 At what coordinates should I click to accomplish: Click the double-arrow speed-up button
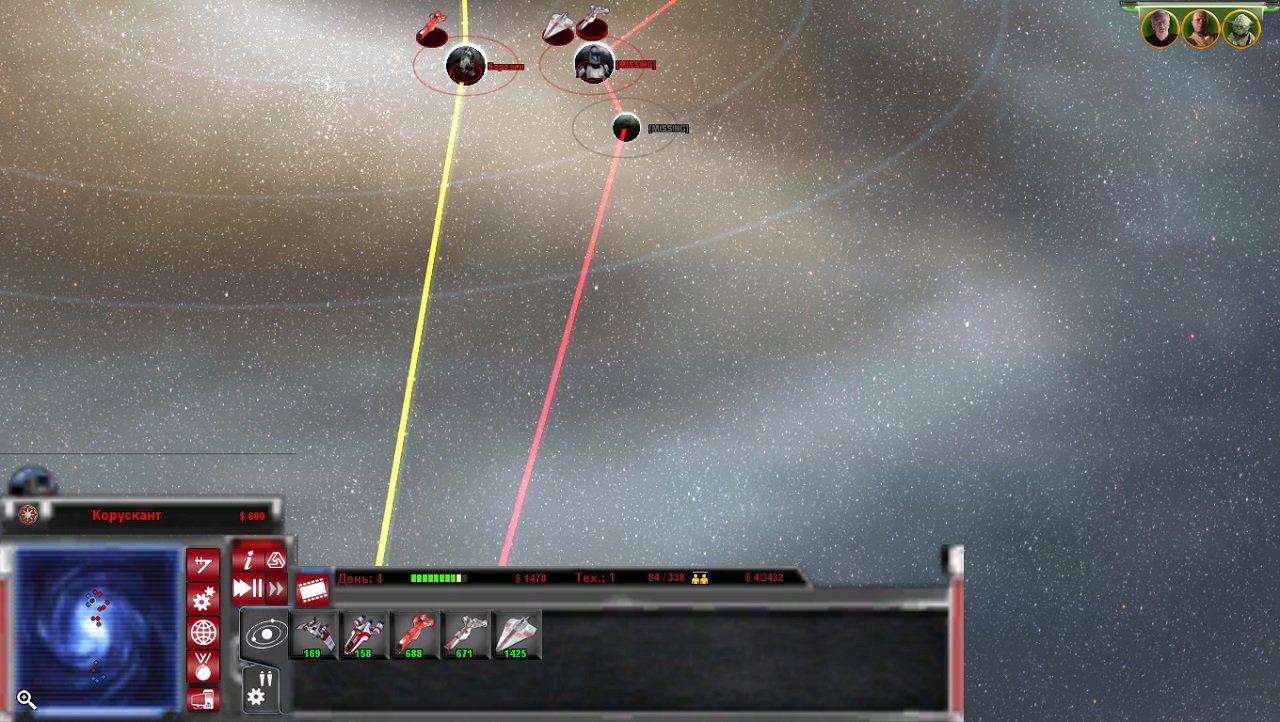pos(276,588)
